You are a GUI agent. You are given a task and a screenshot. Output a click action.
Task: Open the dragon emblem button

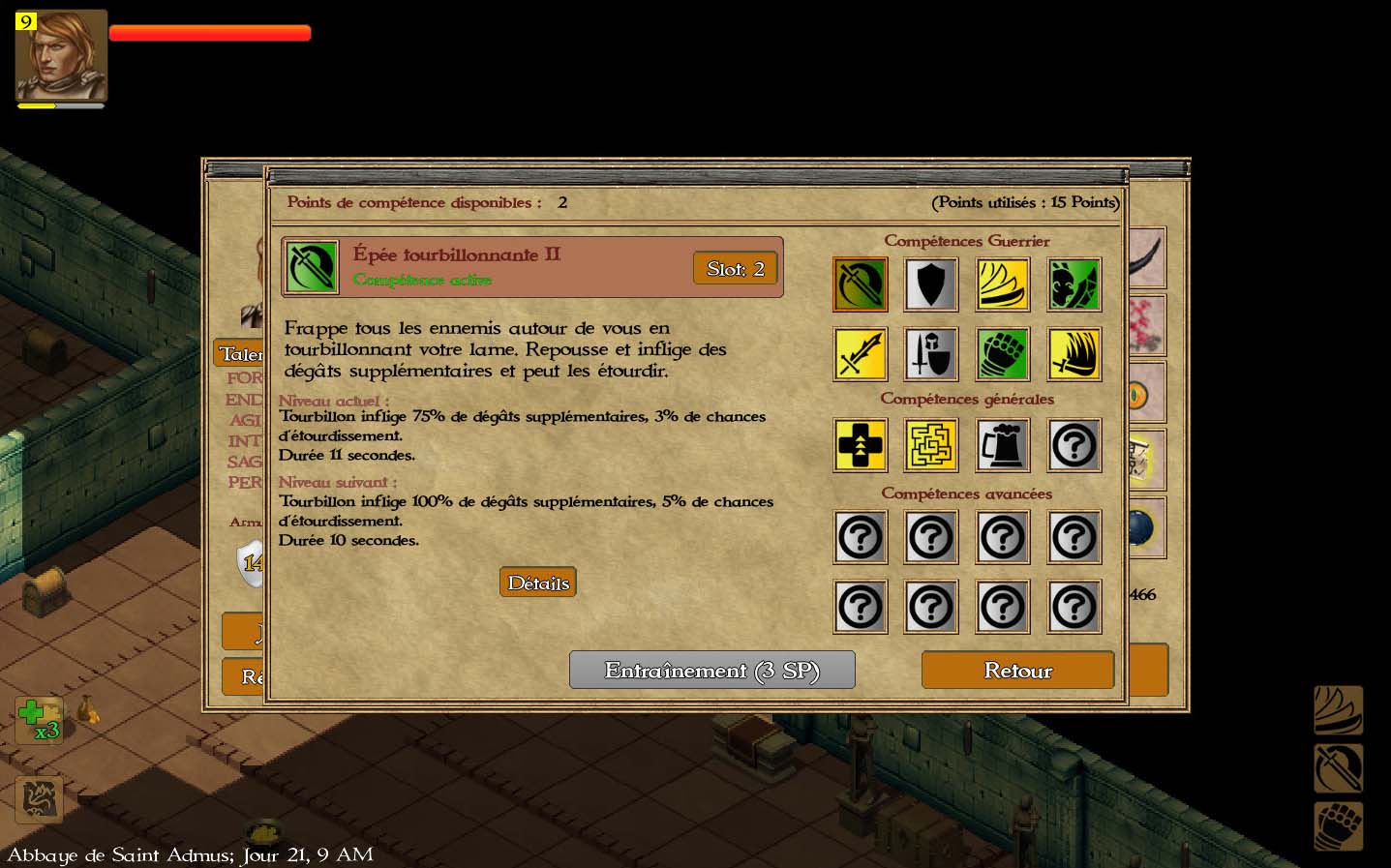[x=40, y=799]
